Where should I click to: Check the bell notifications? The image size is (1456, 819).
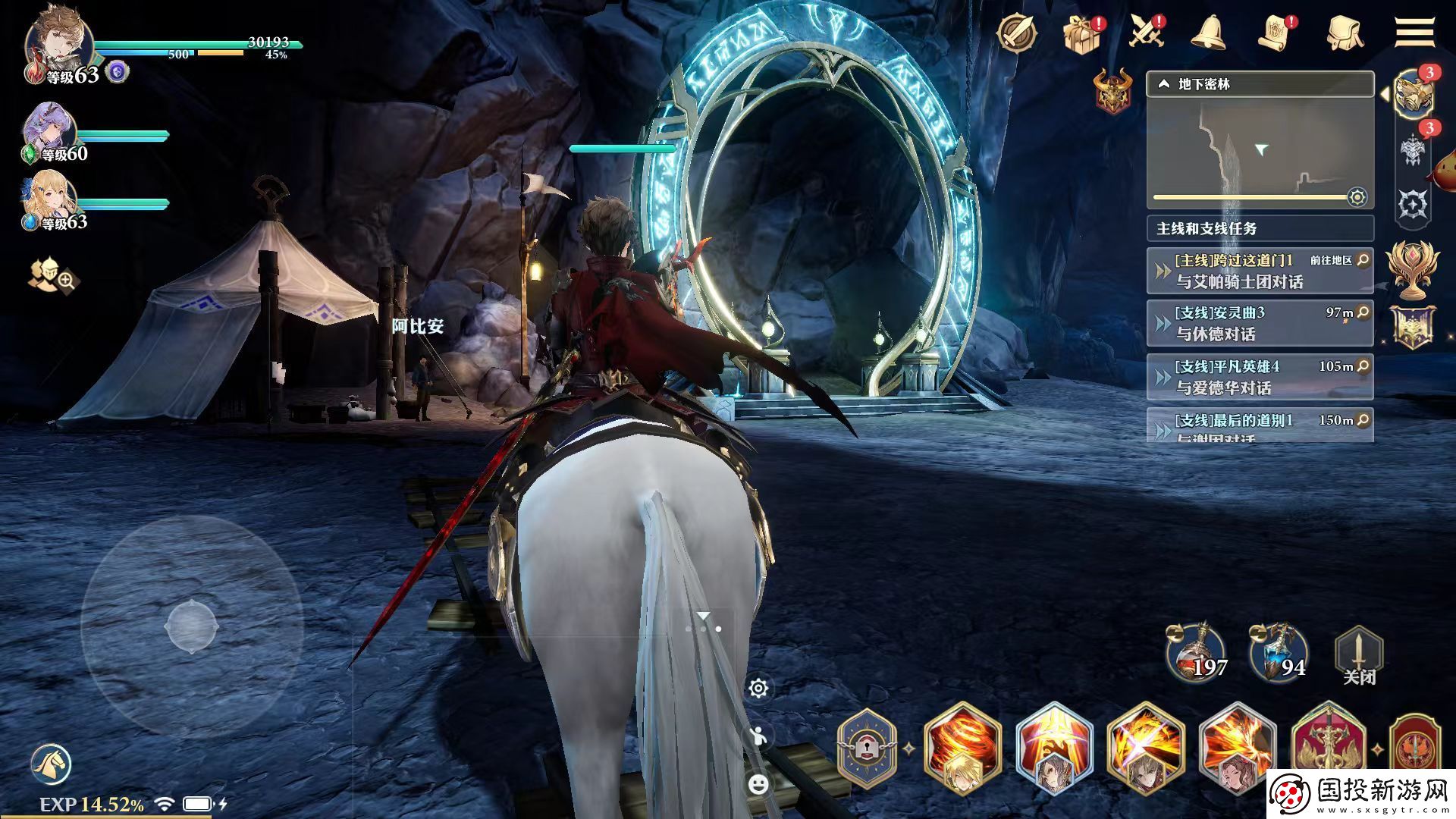point(1209,33)
